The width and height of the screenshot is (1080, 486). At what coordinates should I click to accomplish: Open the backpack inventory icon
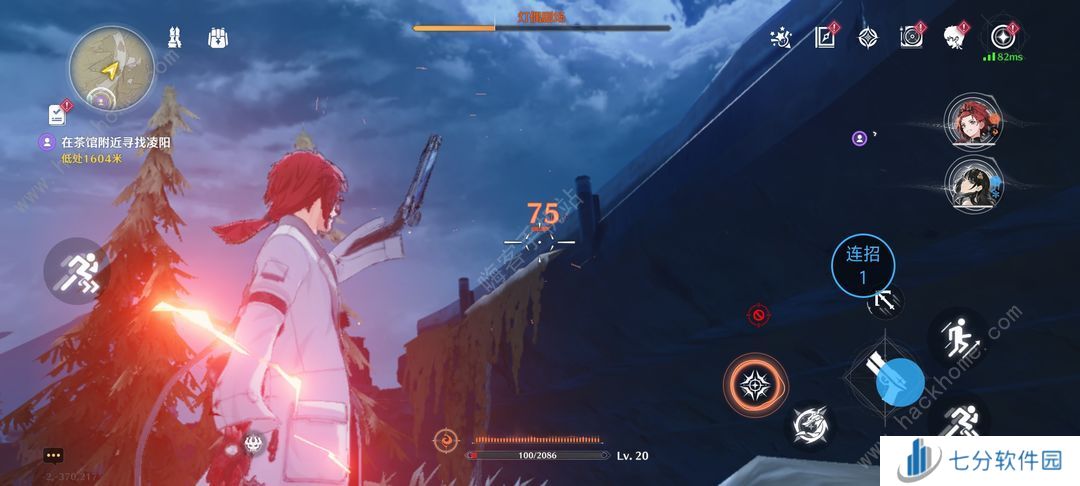tap(218, 38)
